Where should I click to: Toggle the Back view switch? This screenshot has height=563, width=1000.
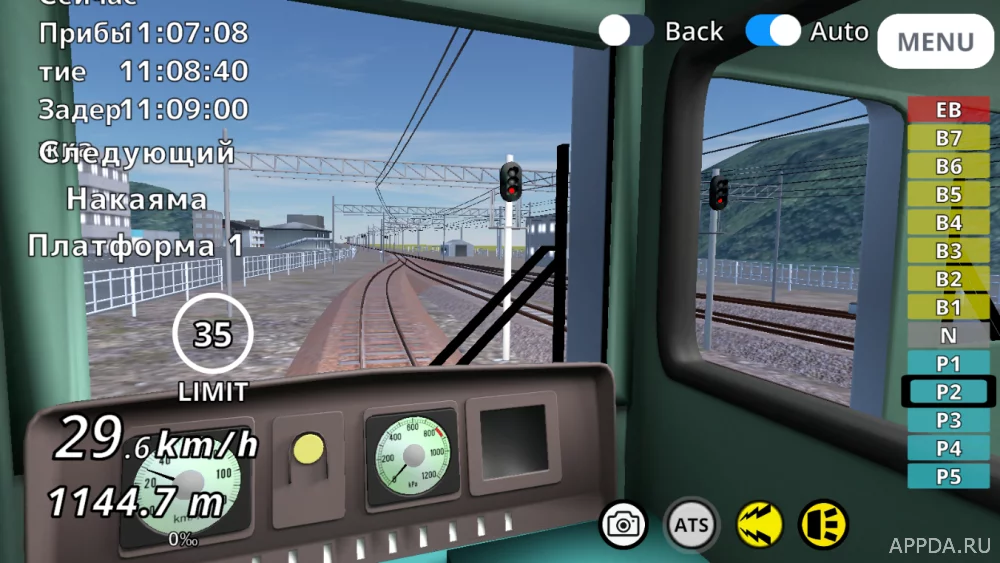(627, 31)
